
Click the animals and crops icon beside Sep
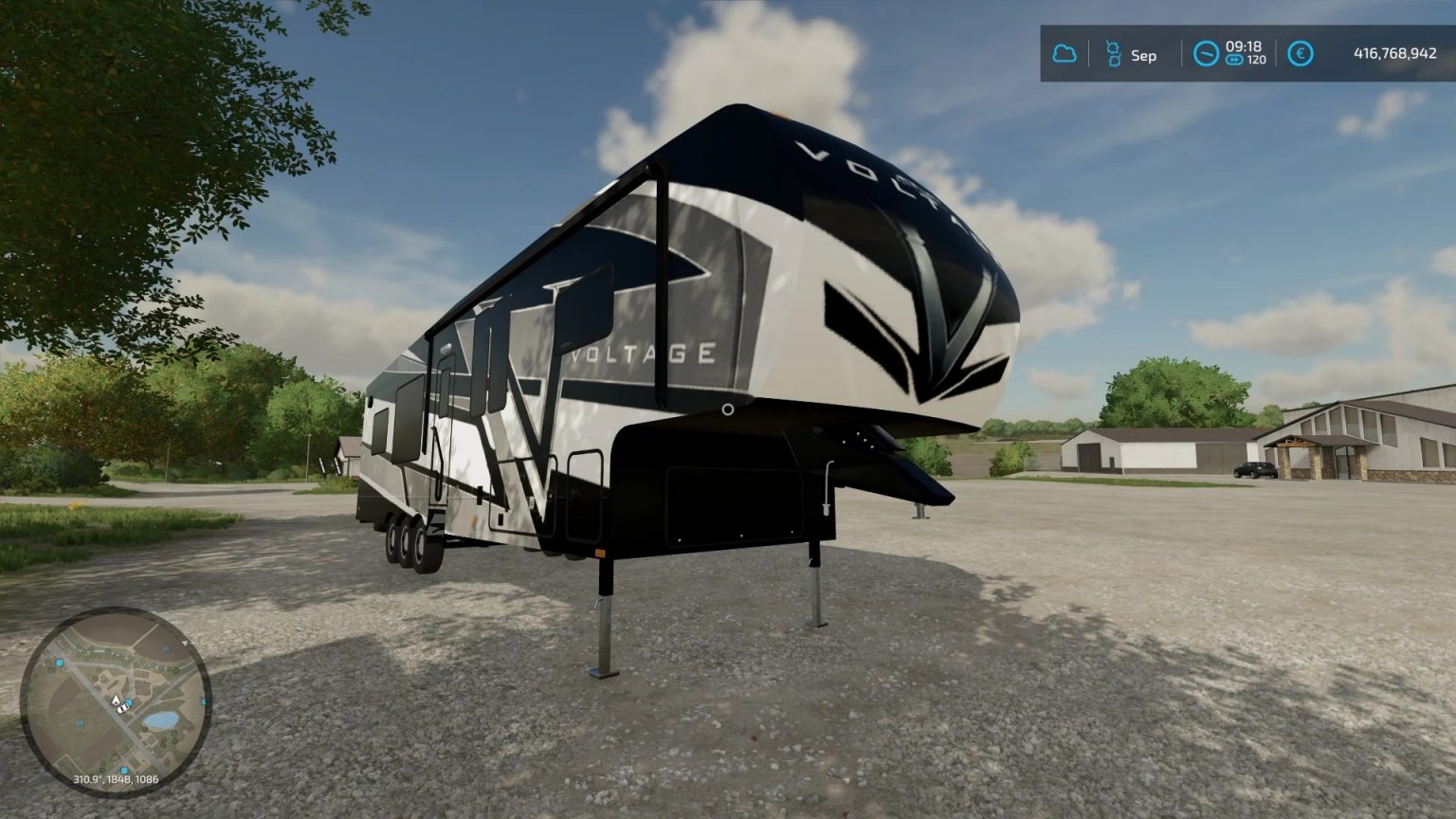1114,54
